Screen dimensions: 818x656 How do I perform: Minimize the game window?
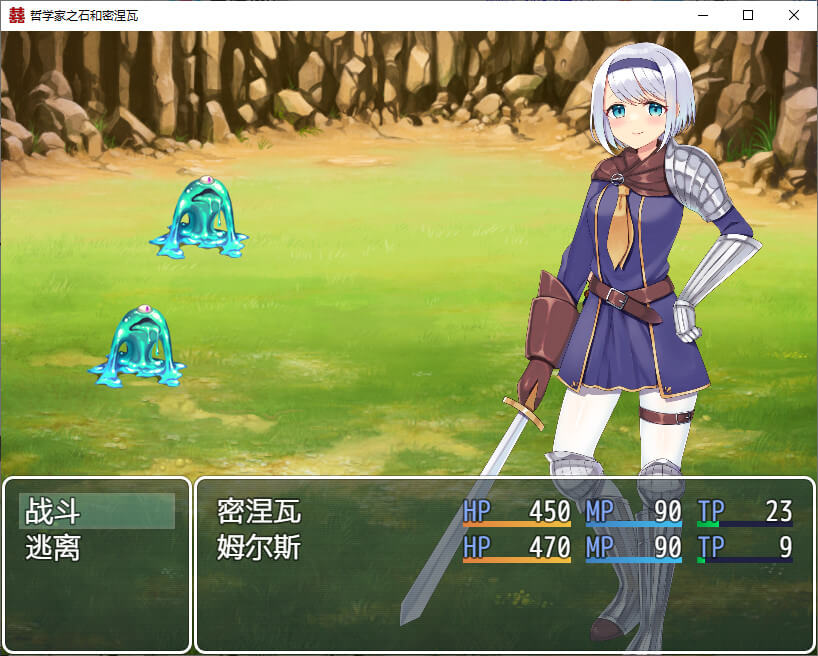click(x=702, y=15)
